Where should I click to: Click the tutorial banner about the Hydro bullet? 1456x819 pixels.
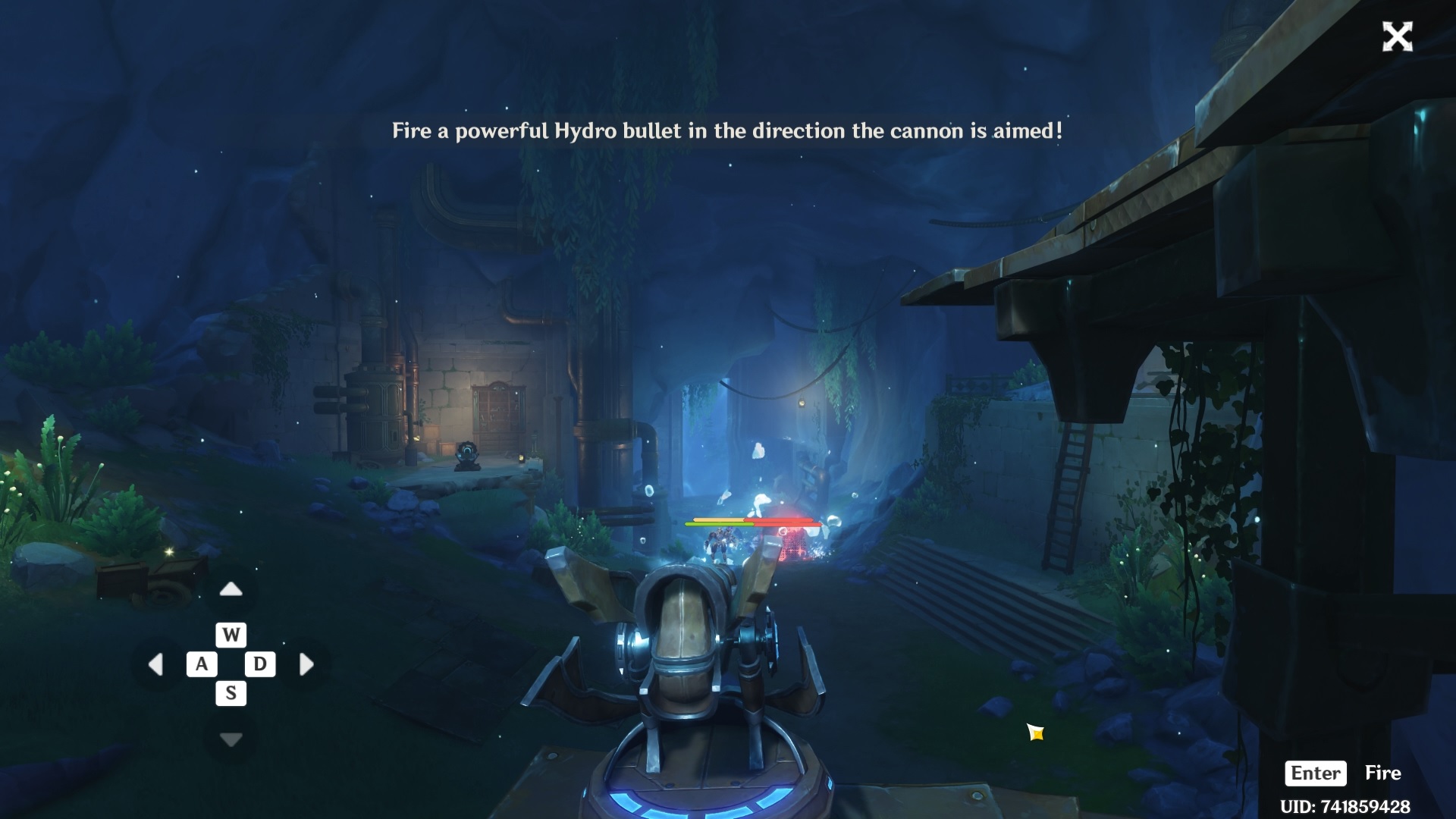(726, 130)
